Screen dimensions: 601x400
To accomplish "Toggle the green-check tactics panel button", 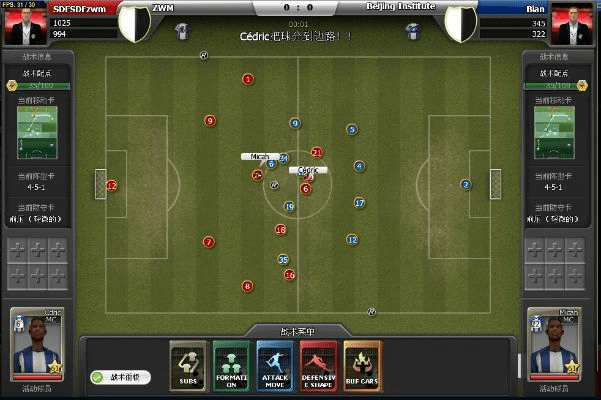I will coord(122,377).
